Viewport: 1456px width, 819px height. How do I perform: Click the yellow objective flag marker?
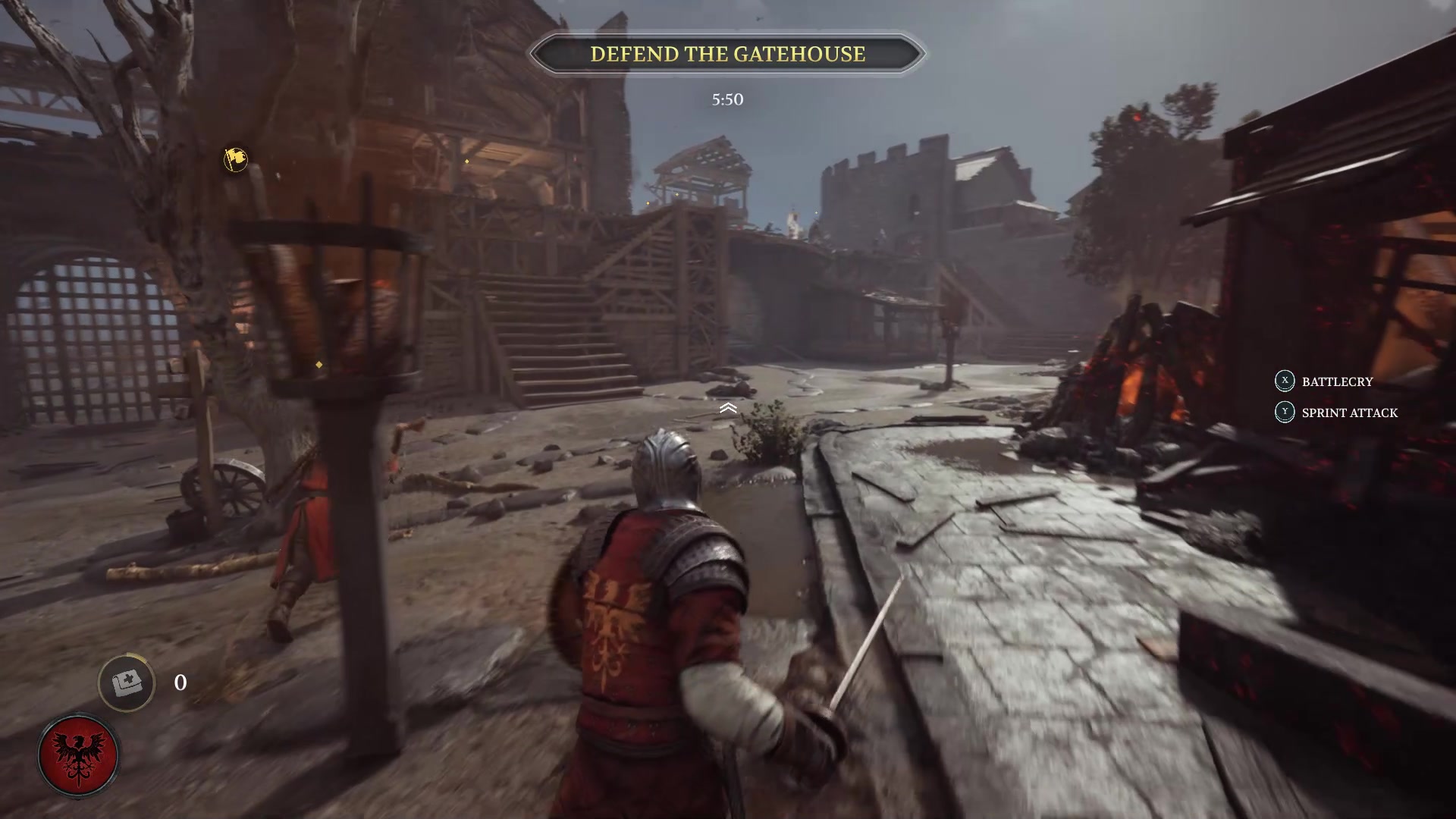(235, 162)
